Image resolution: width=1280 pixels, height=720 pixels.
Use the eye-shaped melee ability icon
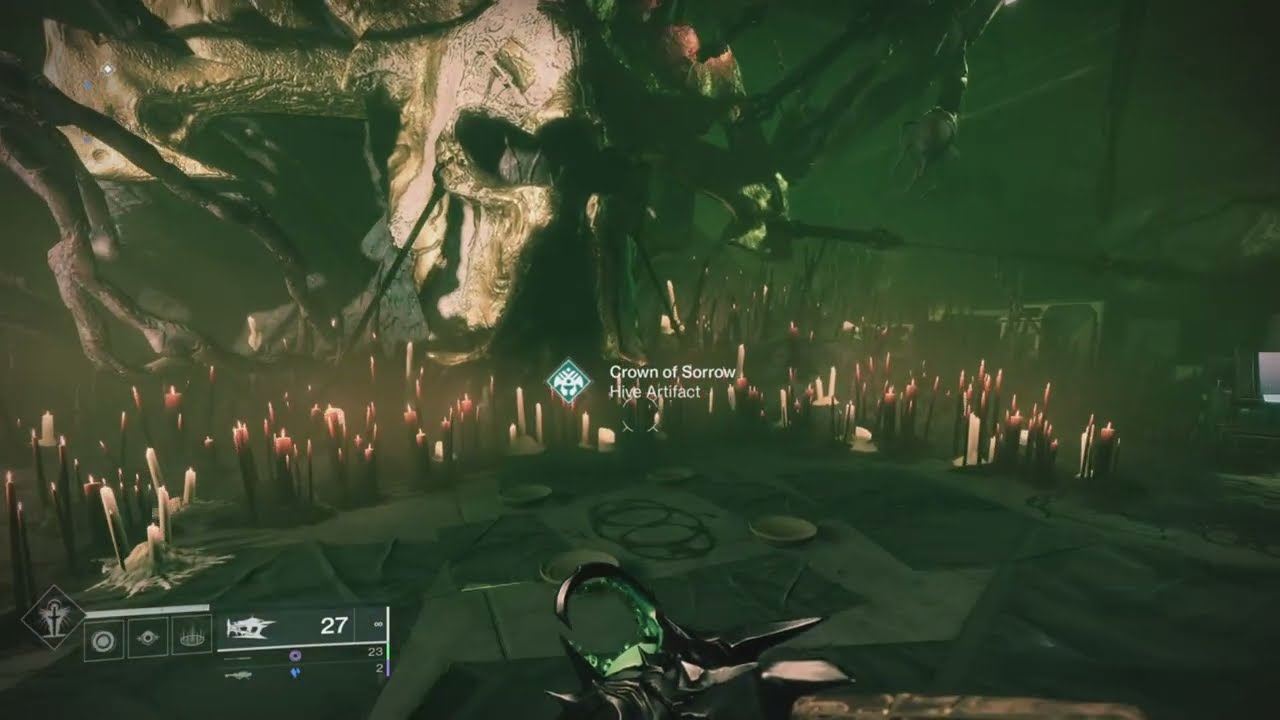148,637
